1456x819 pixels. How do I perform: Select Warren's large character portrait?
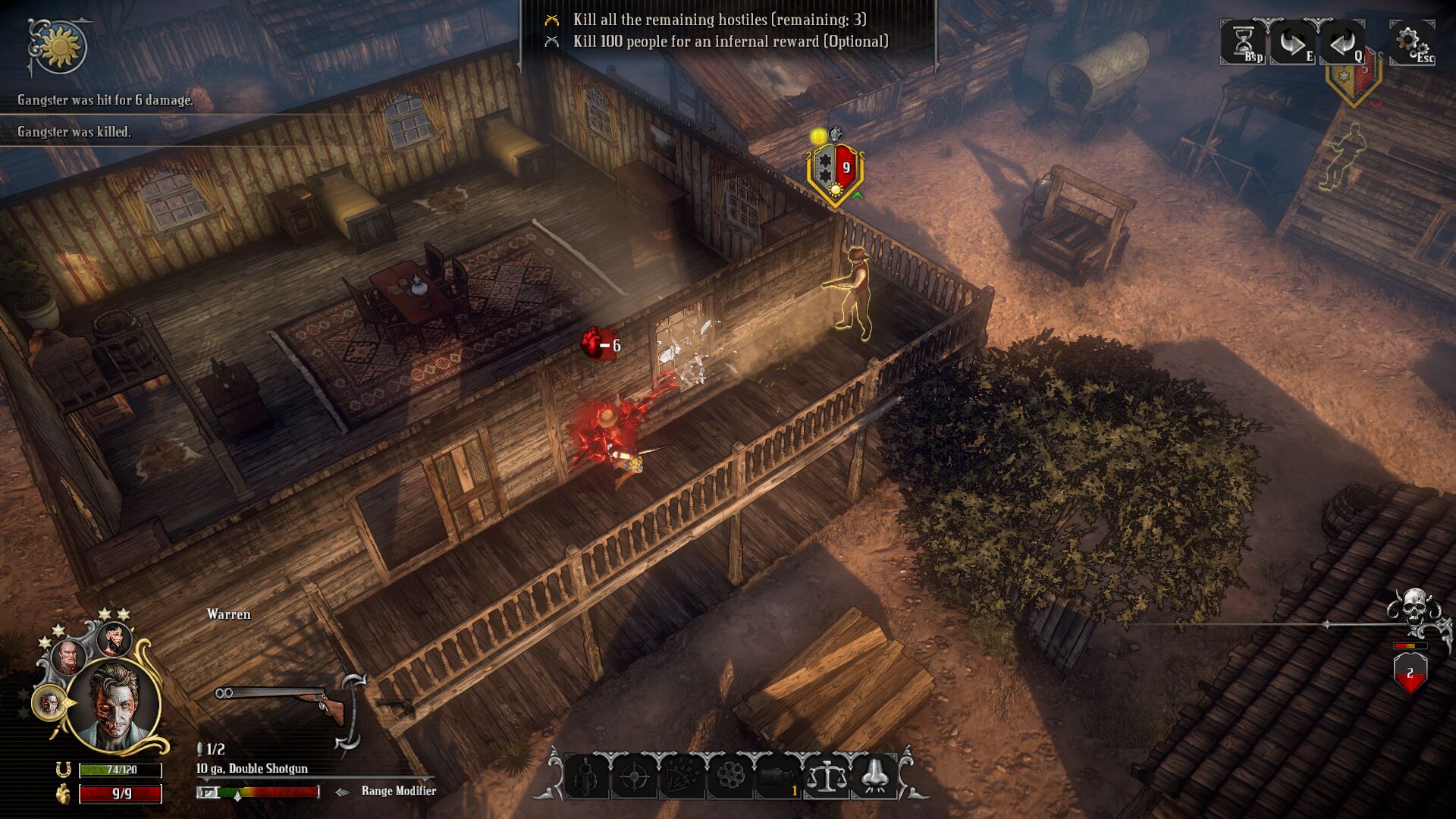pyautogui.click(x=114, y=704)
